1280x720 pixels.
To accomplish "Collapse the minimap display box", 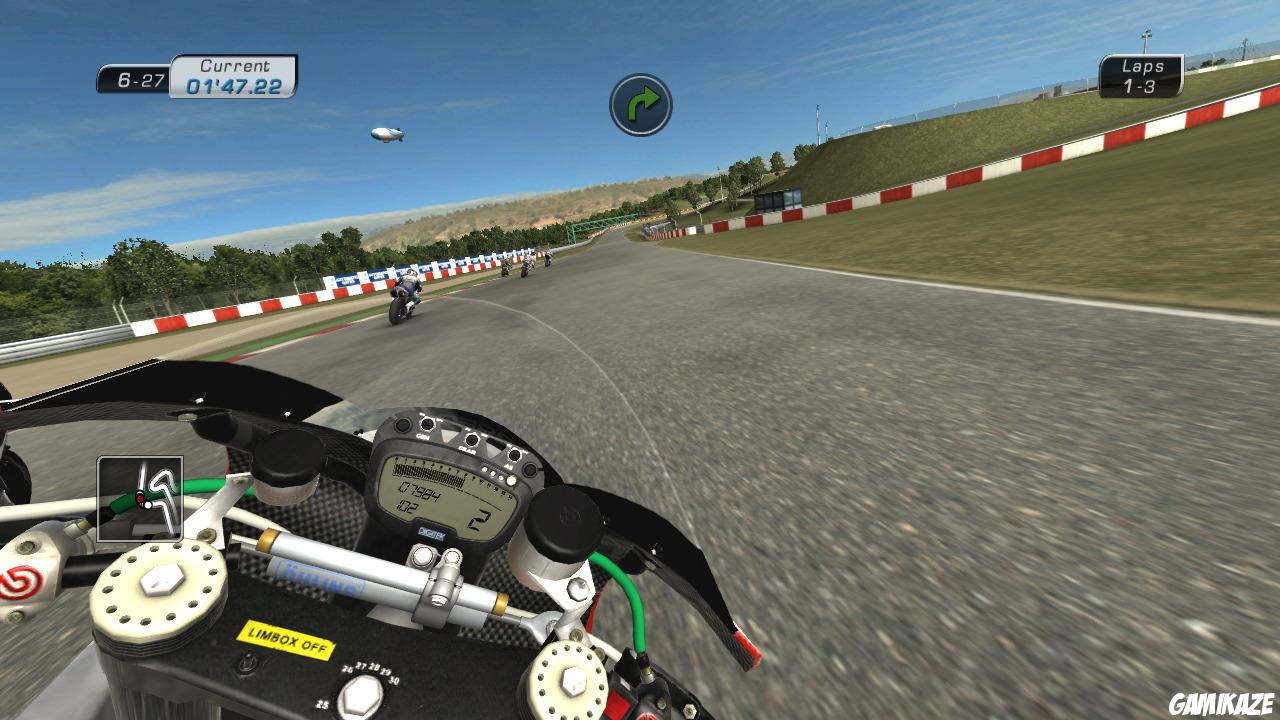I will 140,500.
